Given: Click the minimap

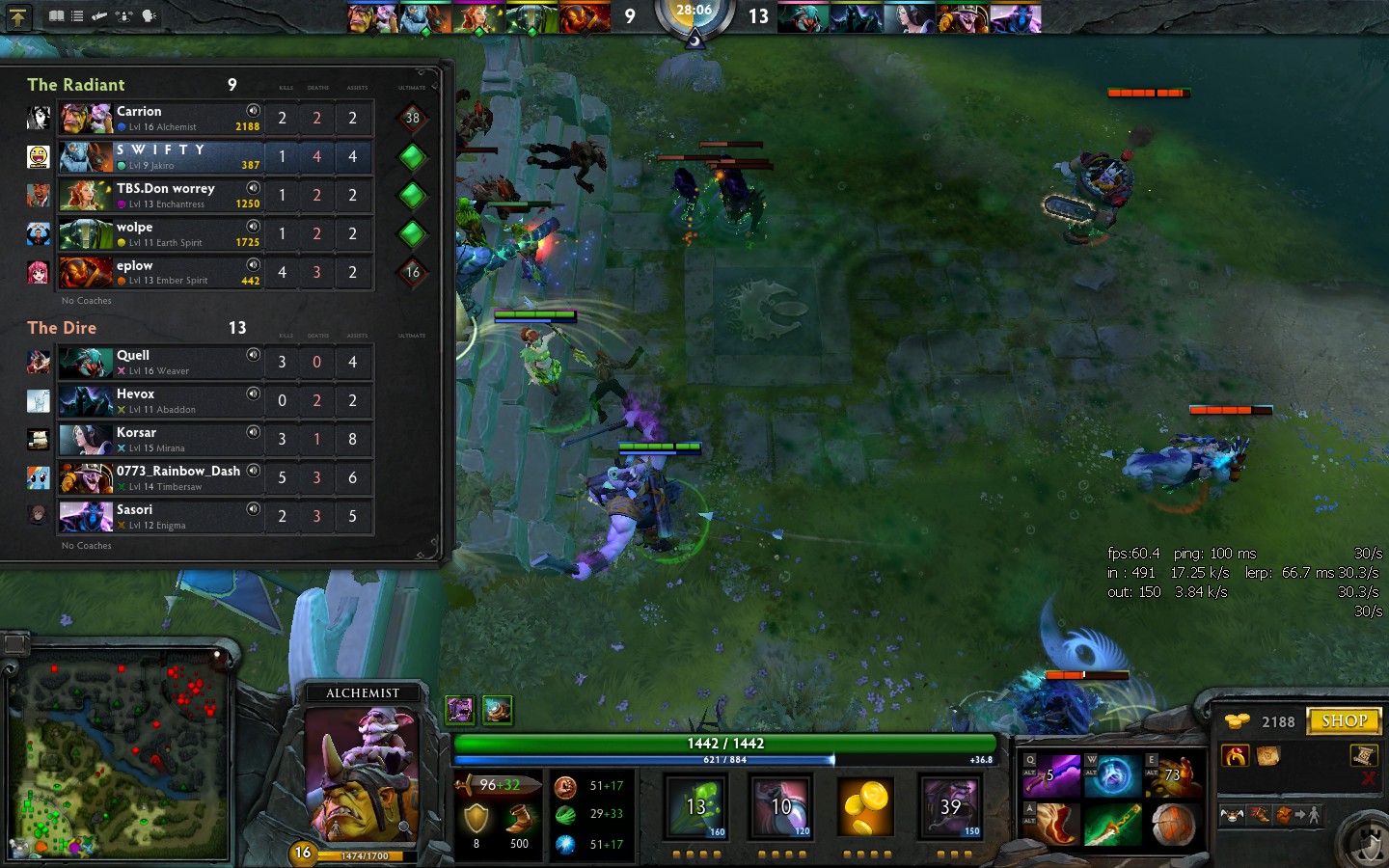Looking at the screenshot, I should coord(119,755).
